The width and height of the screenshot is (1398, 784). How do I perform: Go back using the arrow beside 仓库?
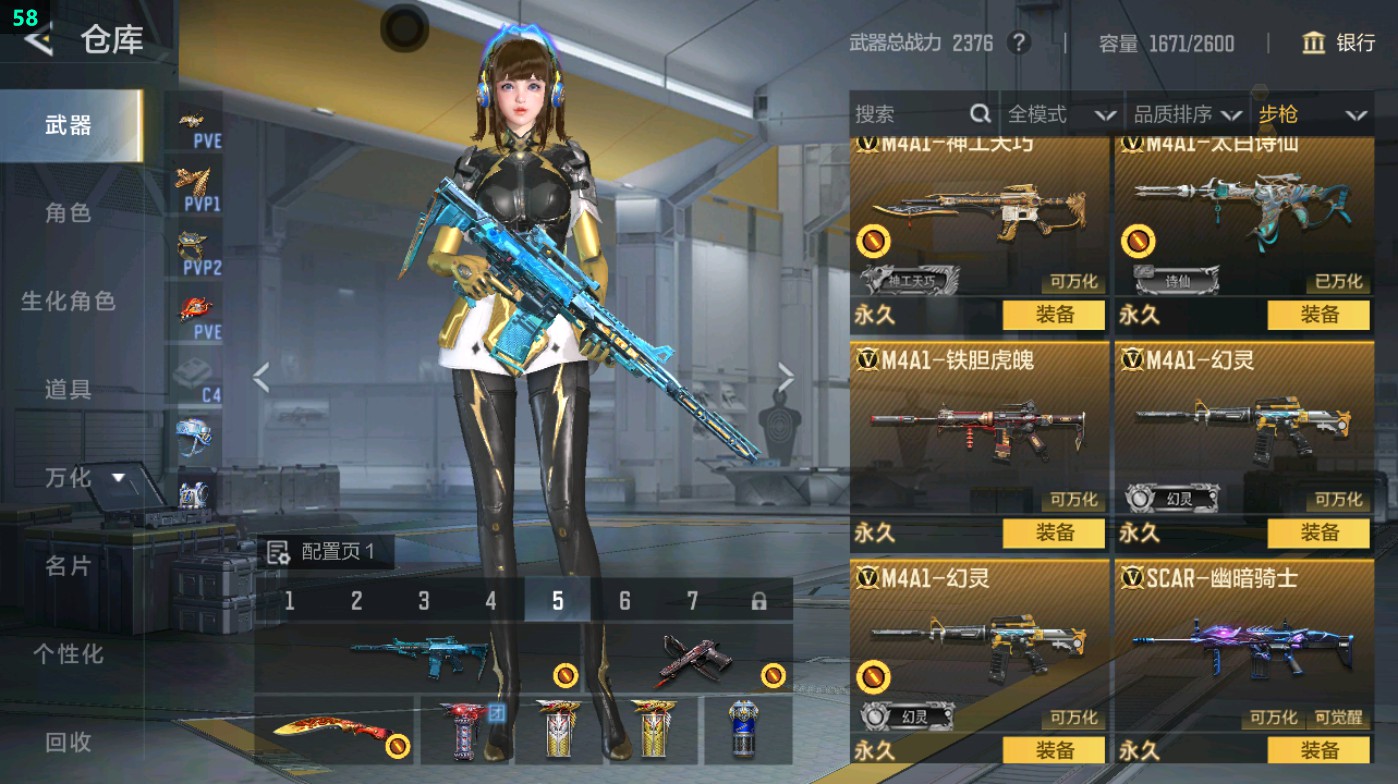click(x=38, y=39)
